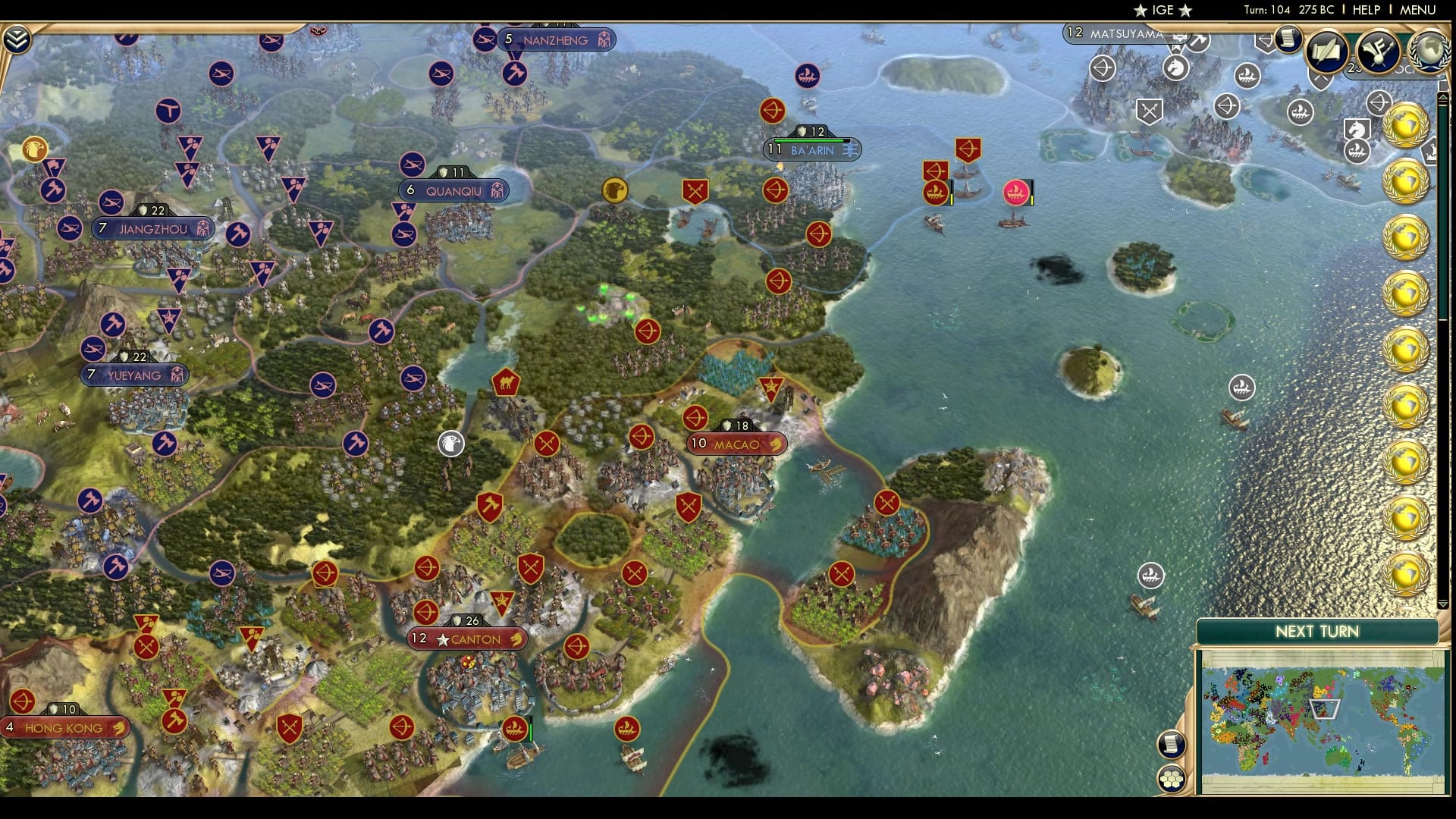Viewport: 1456px width, 819px height.
Task: Click the notification scroll icon near Matsuyama
Action: (x=1288, y=39)
